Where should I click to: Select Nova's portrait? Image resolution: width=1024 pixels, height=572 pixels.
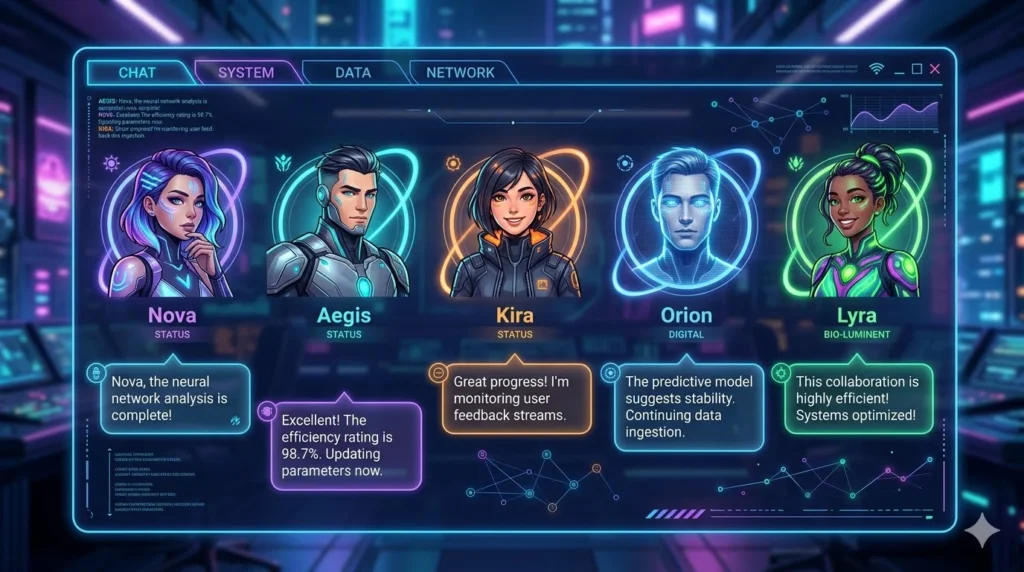pyautogui.click(x=173, y=227)
